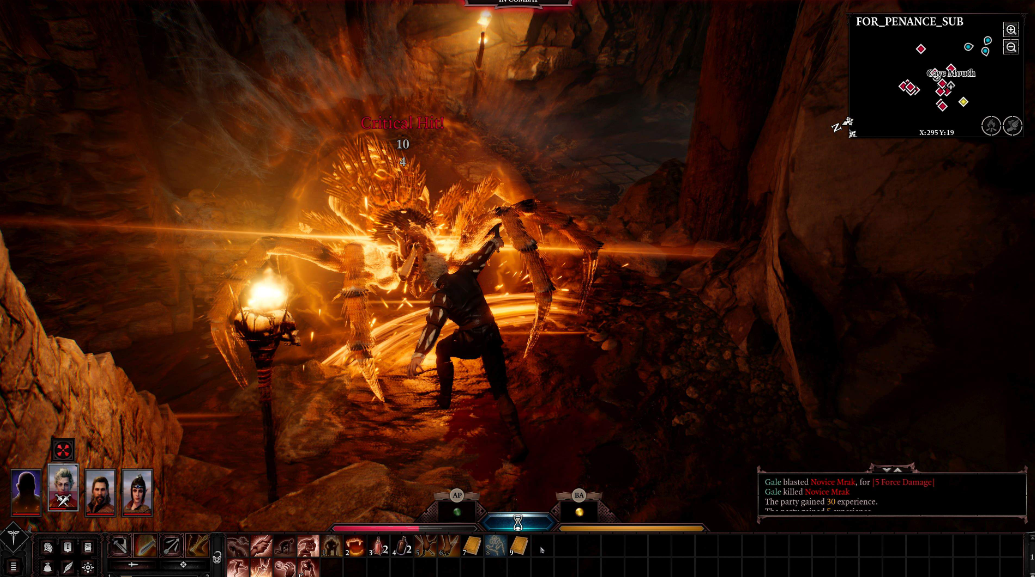The width and height of the screenshot is (1035, 577).
Task: Open the inventory pouch icon
Action: (x=47, y=567)
